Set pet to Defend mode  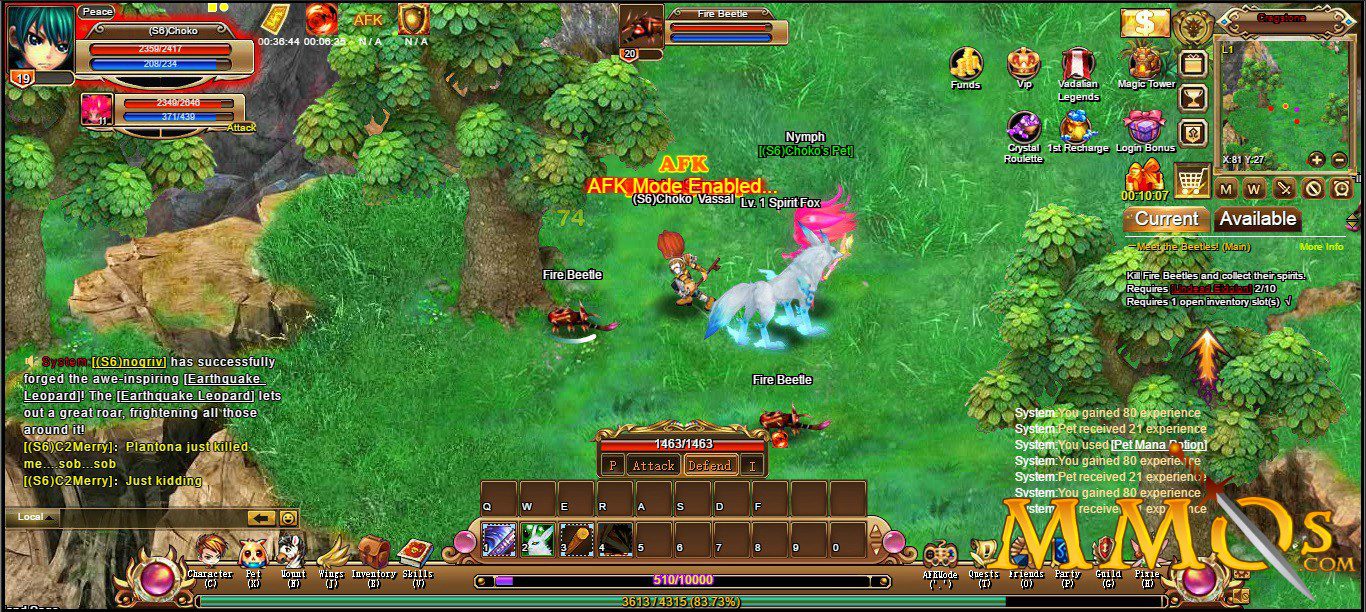click(709, 465)
